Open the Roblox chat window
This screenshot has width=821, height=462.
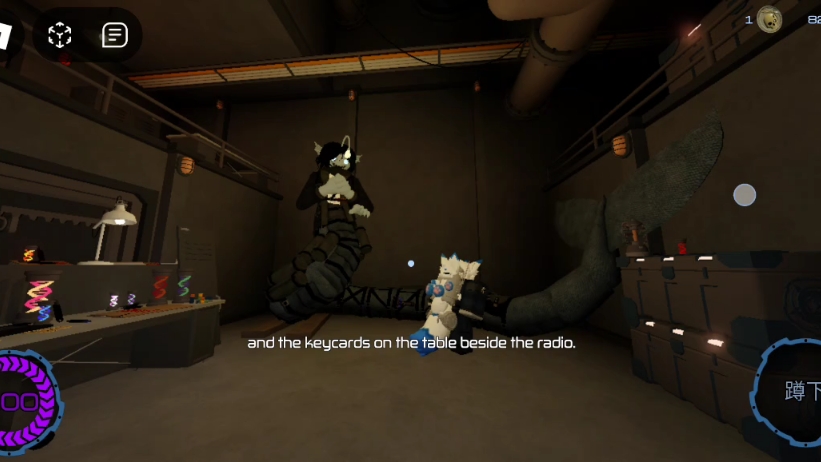tap(115, 36)
